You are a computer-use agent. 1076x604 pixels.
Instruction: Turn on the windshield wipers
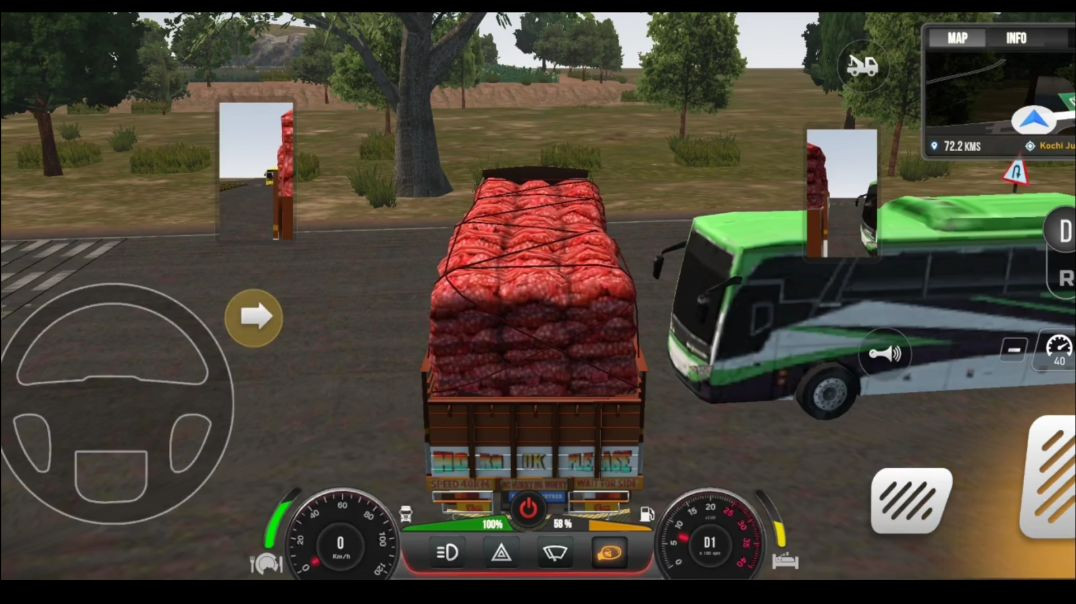click(553, 552)
